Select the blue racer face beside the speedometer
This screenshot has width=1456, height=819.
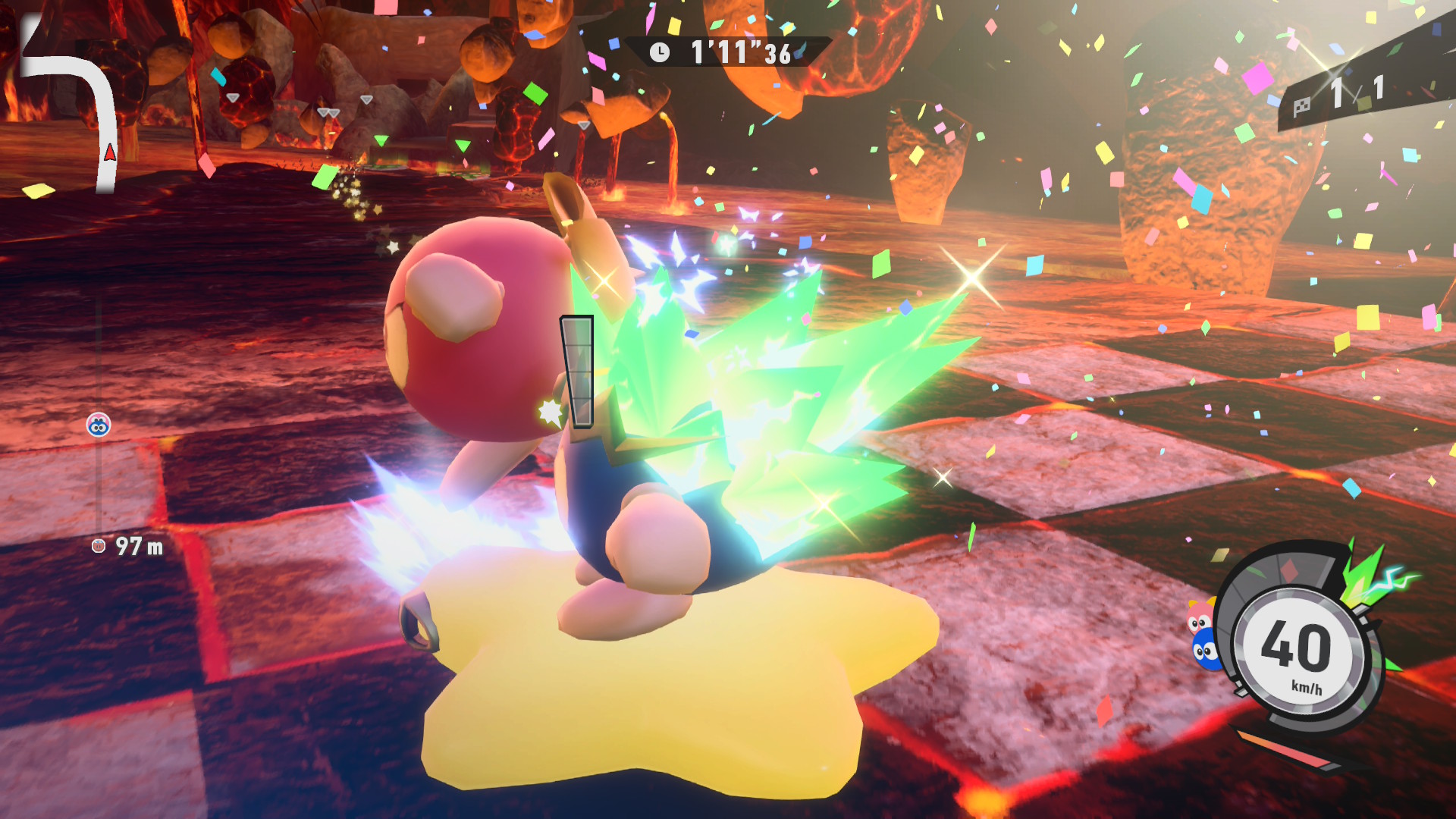click(1206, 651)
